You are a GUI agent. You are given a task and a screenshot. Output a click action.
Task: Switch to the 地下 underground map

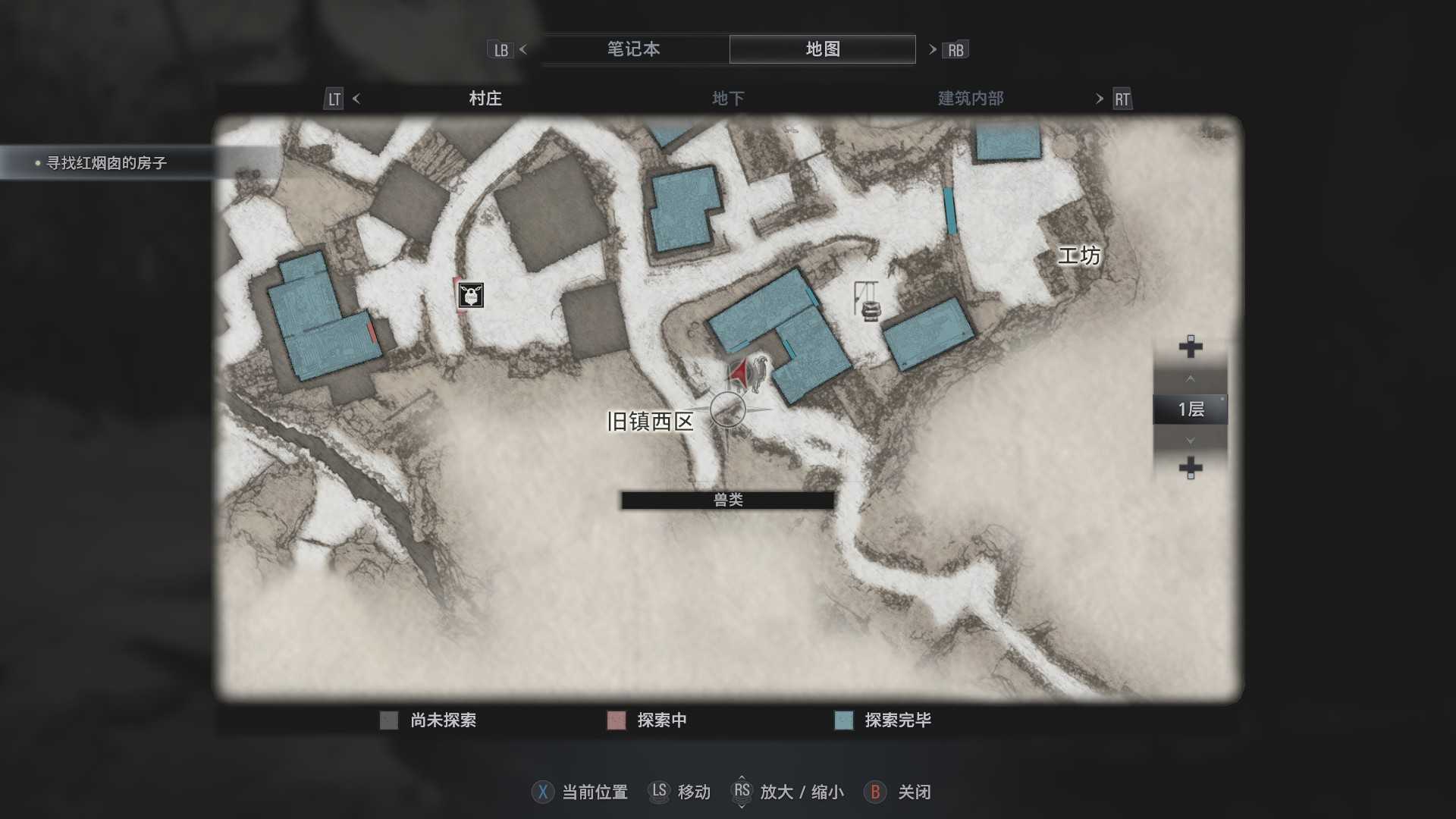(x=728, y=99)
